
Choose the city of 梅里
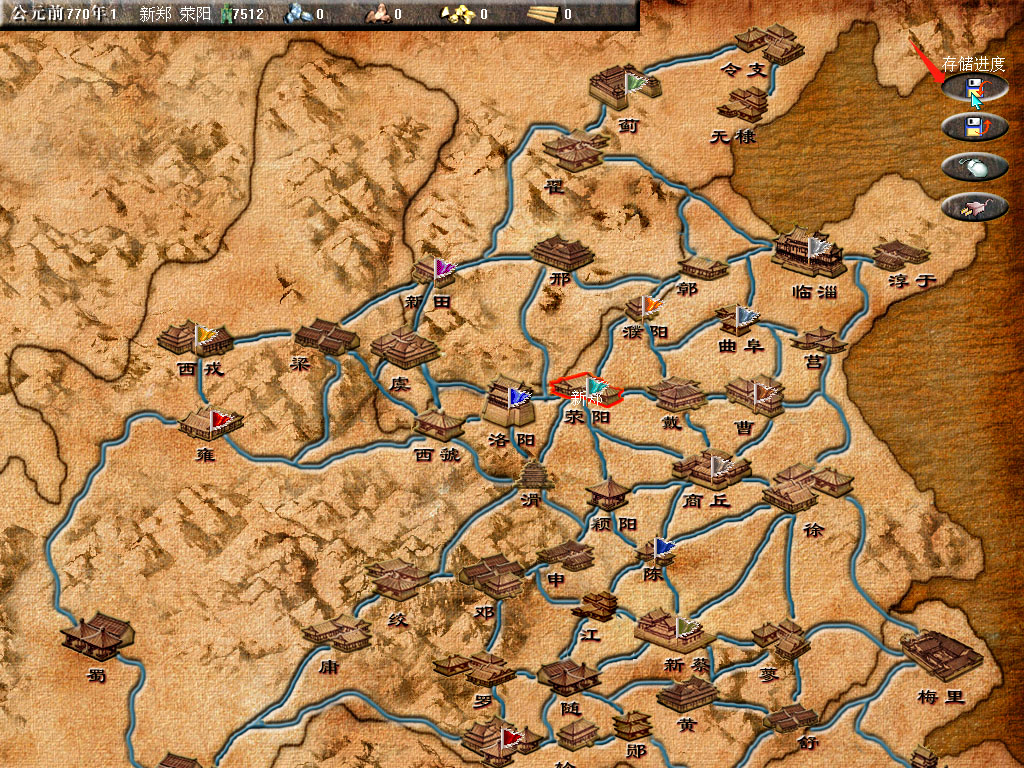(940, 654)
